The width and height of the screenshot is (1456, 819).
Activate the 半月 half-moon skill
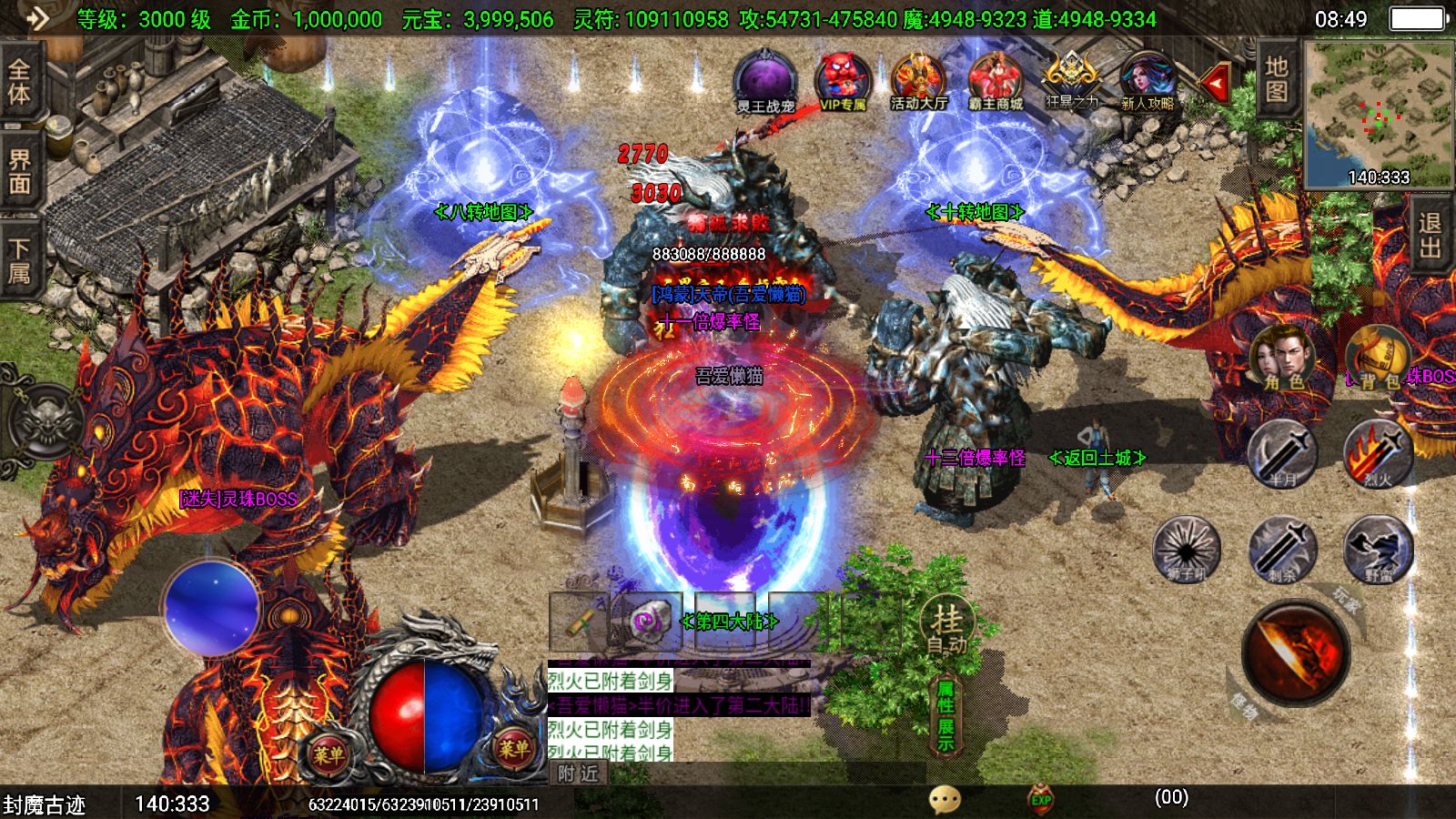[x=1282, y=453]
